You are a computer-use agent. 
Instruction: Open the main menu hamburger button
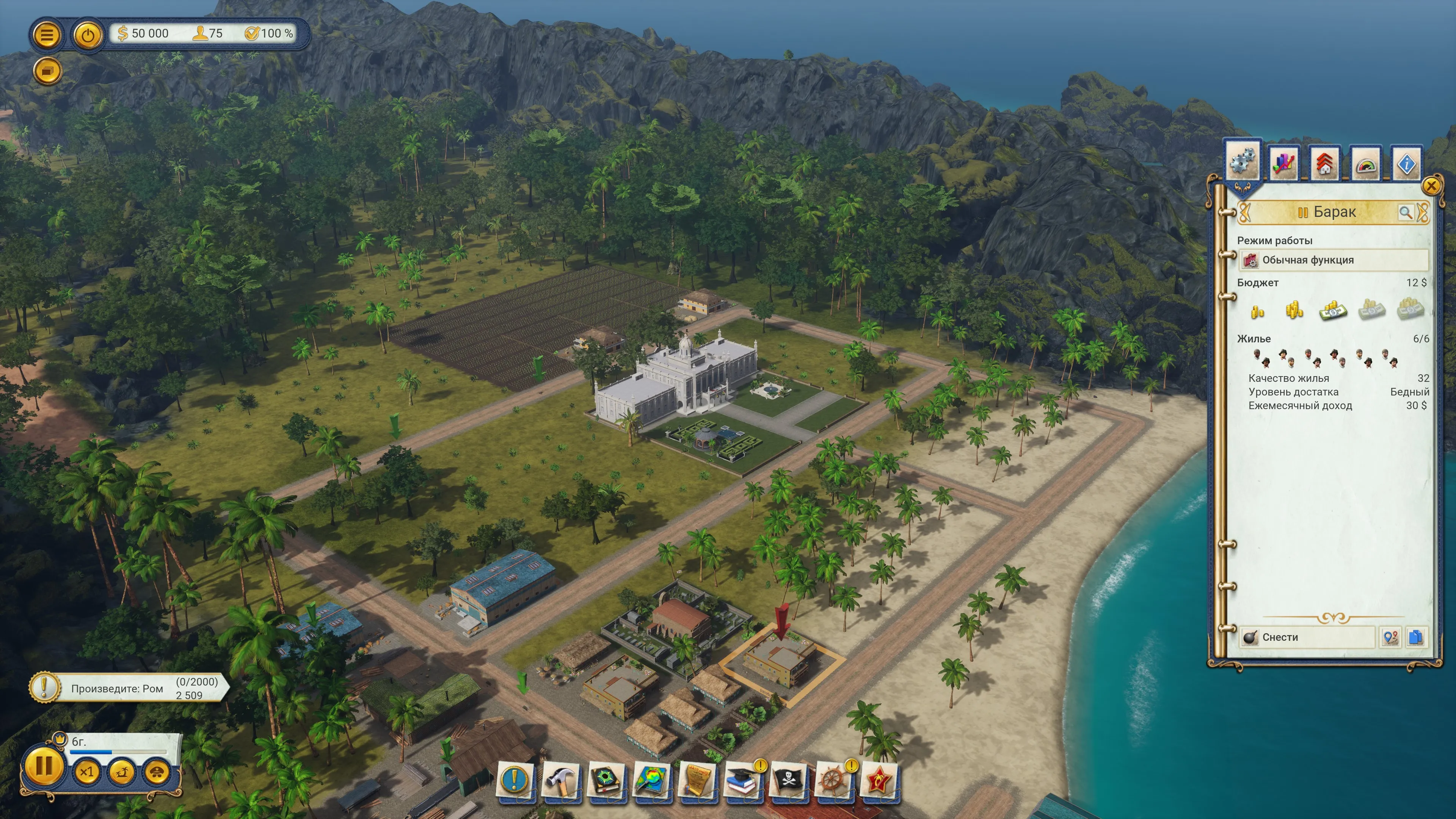pyautogui.click(x=47, y=35)
